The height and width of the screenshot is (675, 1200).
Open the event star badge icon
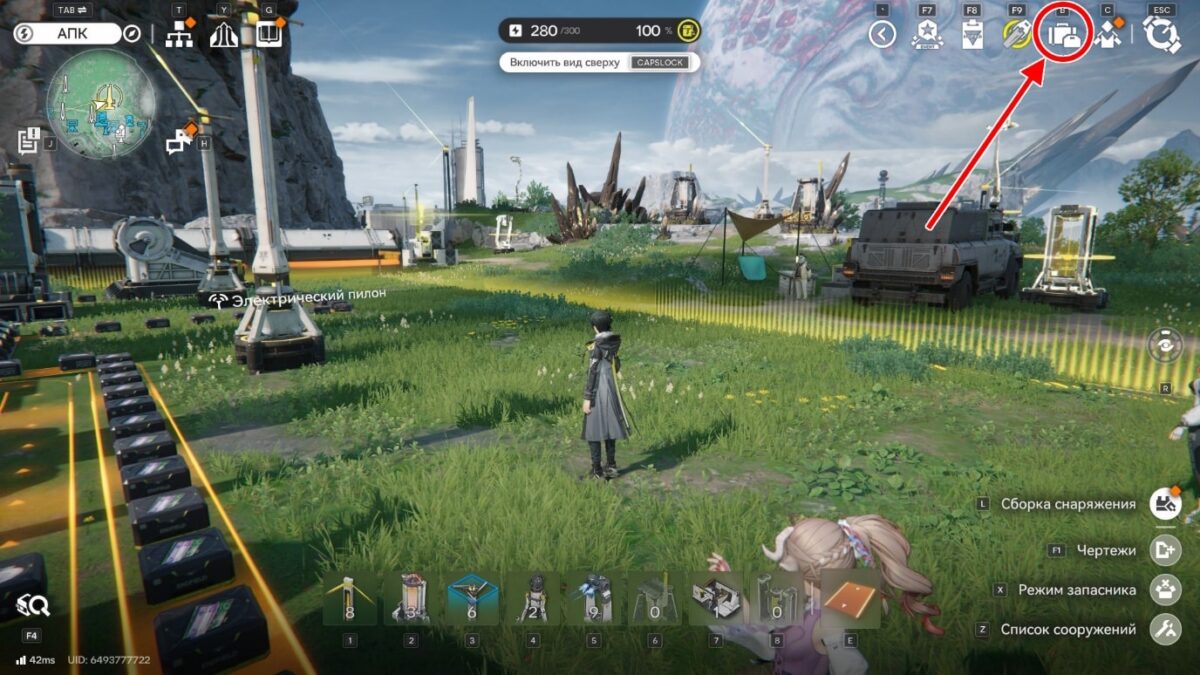coord(926,35)
